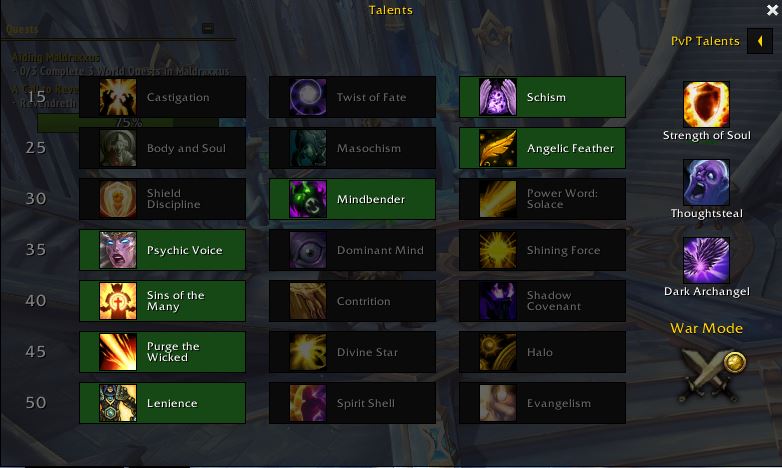Collapse the PvP Talents panel arrow

(x=760, y=42)
